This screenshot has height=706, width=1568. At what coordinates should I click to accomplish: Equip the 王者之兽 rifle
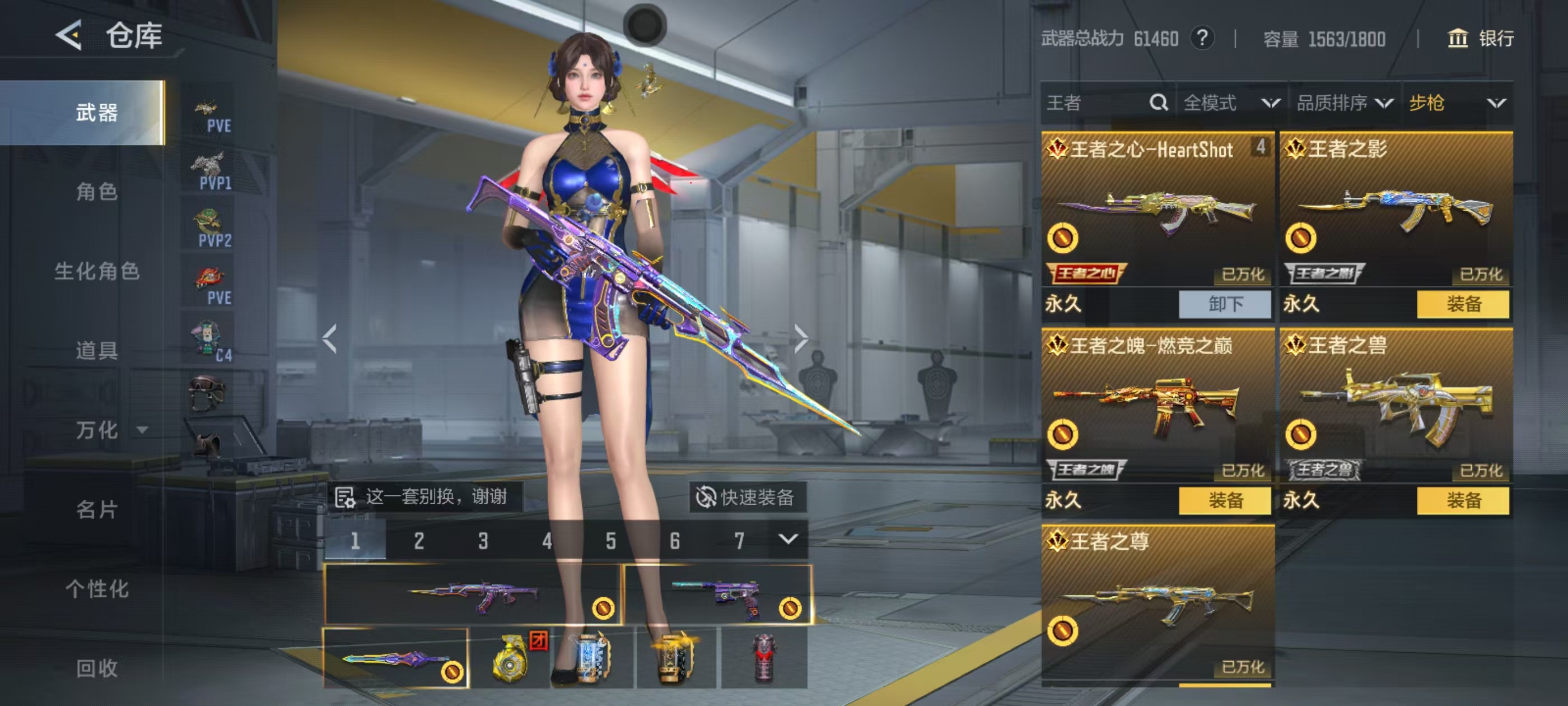click(x=1463, y=500)
